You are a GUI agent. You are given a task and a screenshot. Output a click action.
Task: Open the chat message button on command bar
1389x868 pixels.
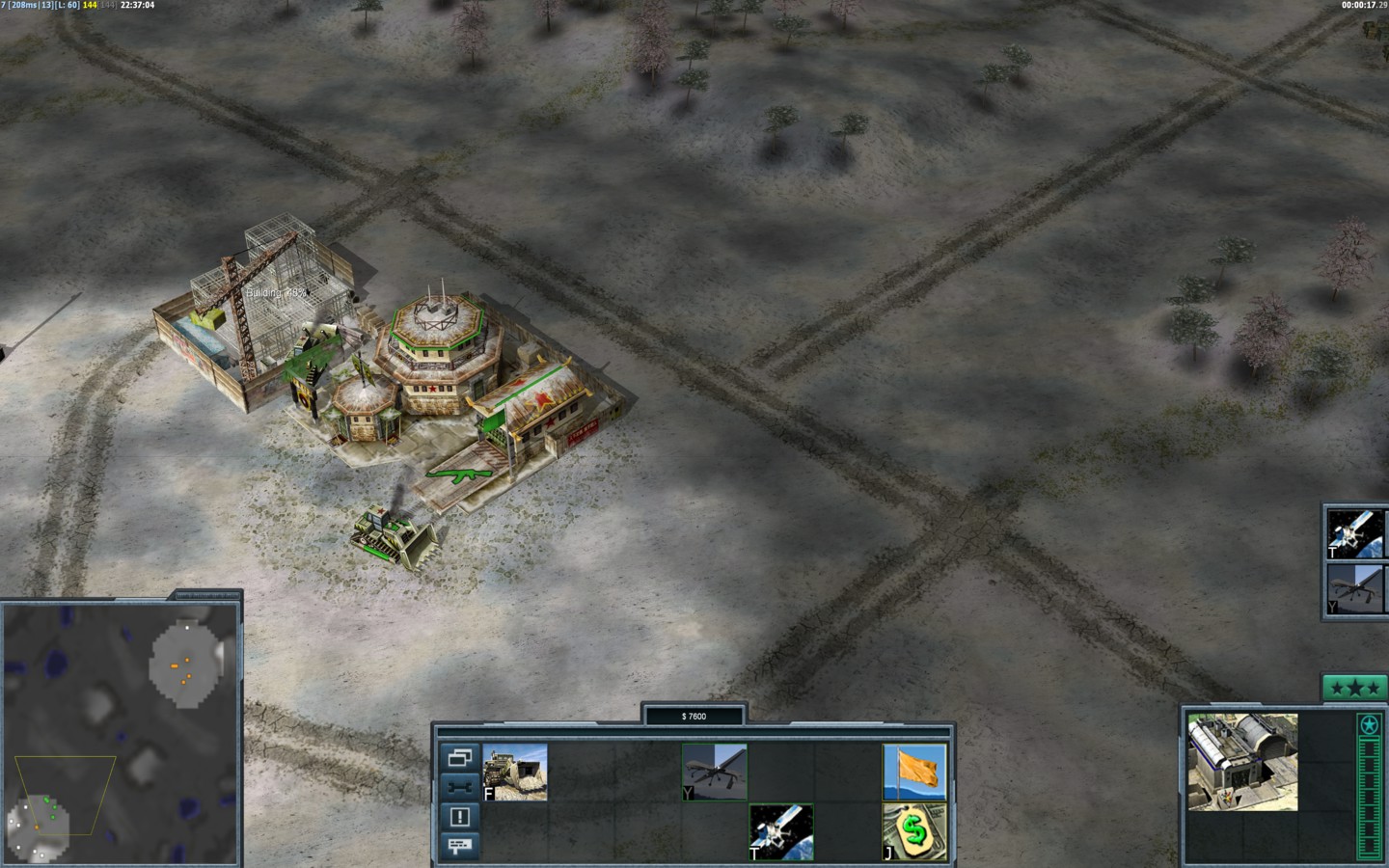[459, 846]
